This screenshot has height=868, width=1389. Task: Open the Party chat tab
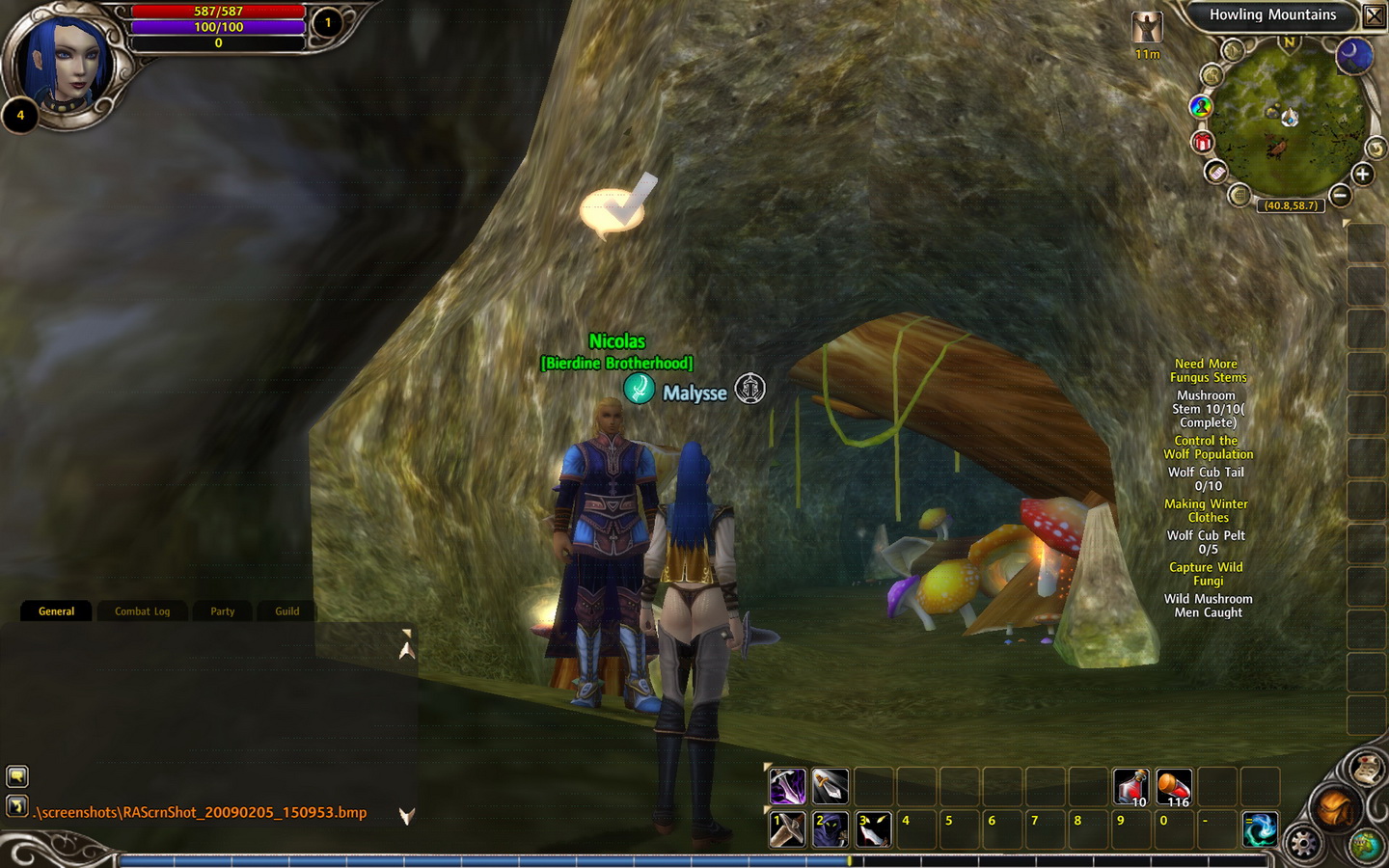point(223,611)
